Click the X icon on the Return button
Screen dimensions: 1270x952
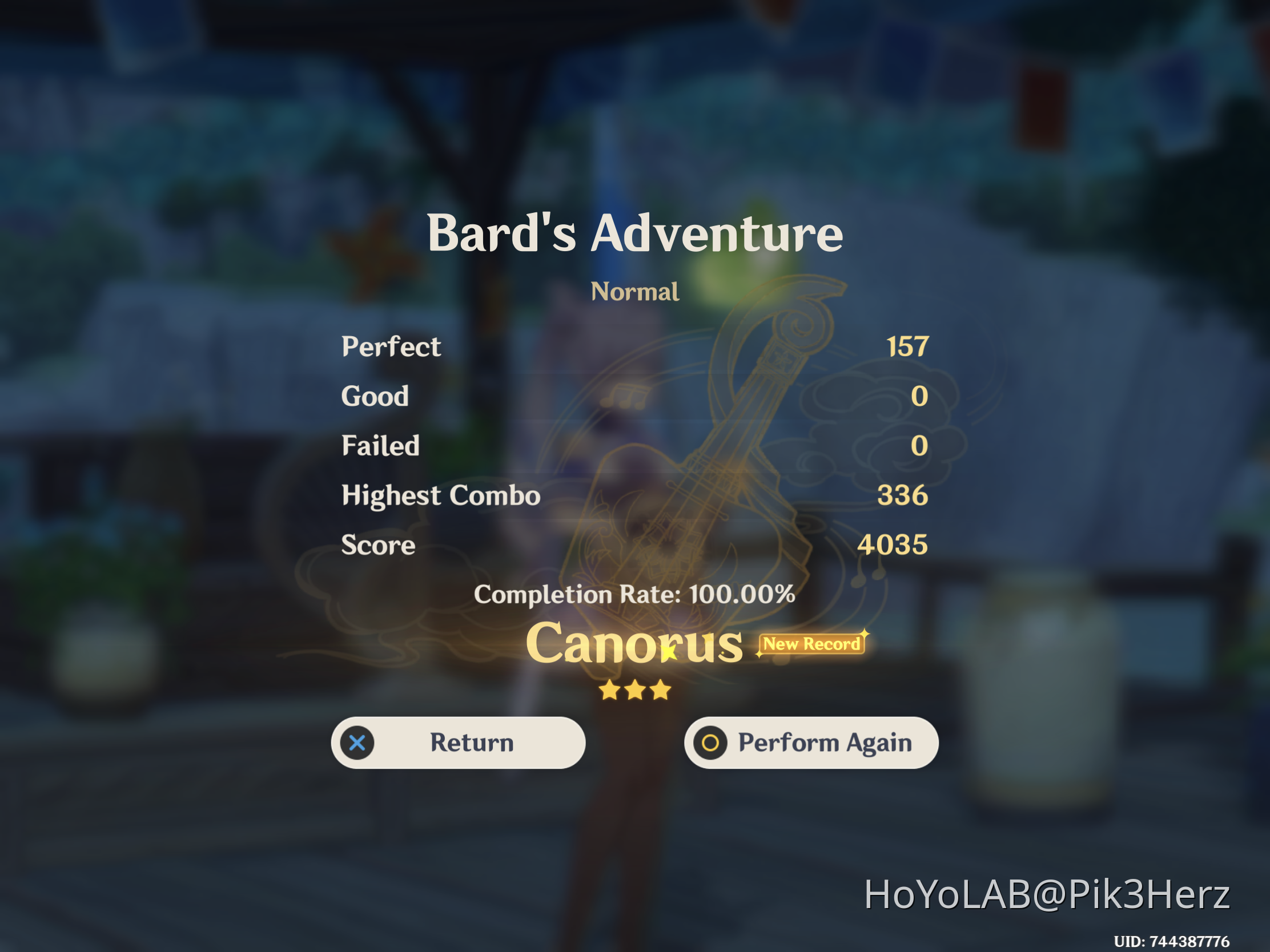(x=357, y=743)
